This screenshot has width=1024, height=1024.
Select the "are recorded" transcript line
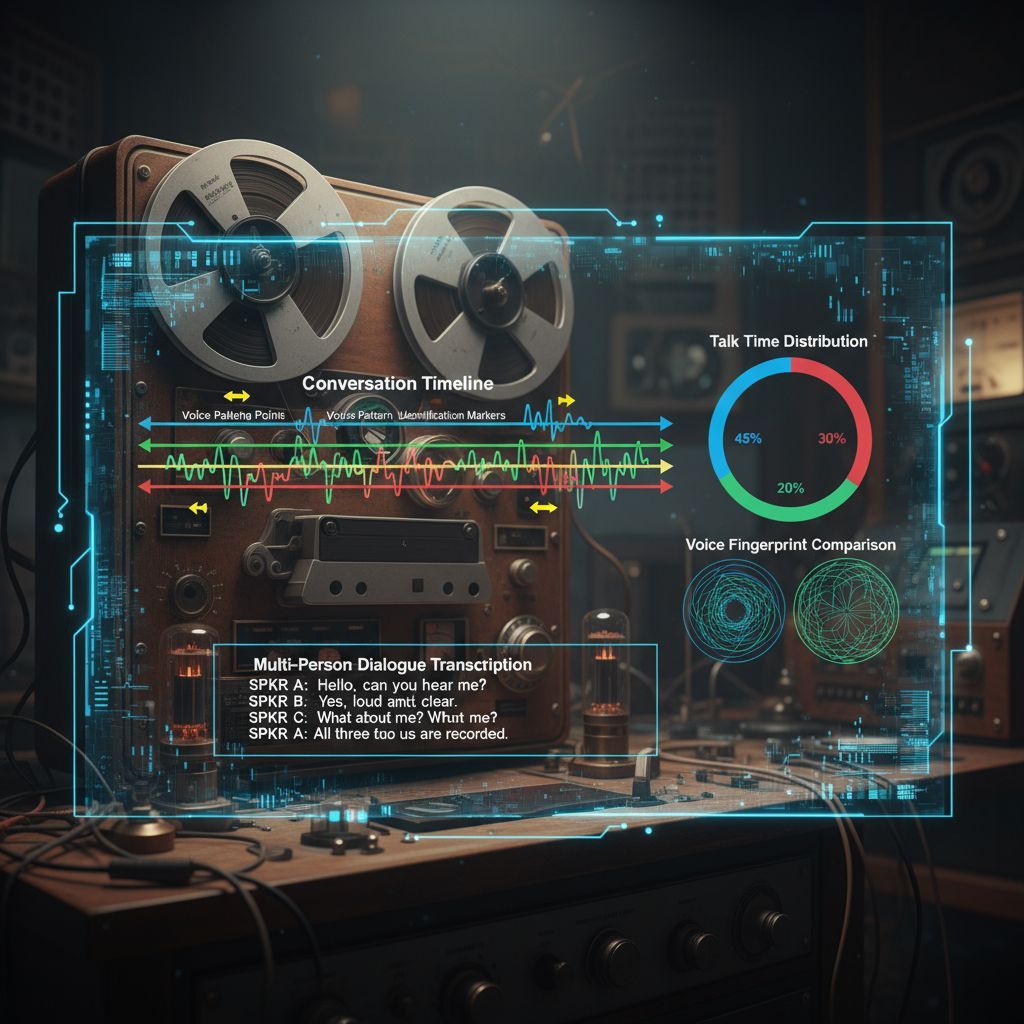tap(378, 733)
